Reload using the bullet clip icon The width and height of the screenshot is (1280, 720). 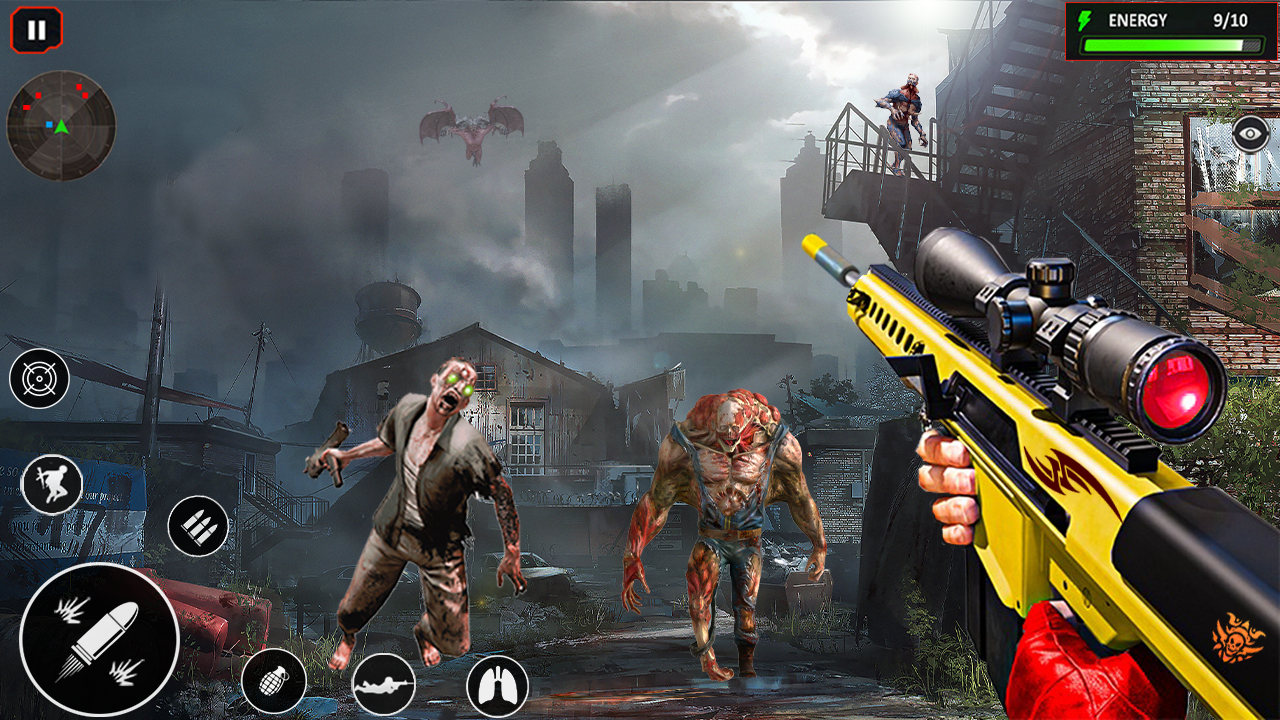[x=200, y=525]
